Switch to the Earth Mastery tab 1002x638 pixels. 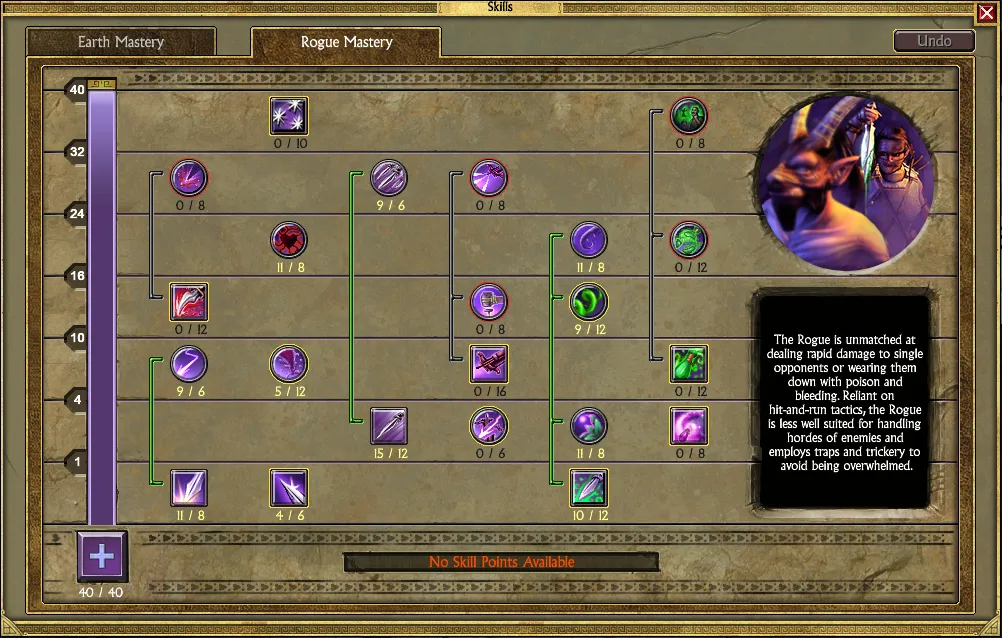121,42
